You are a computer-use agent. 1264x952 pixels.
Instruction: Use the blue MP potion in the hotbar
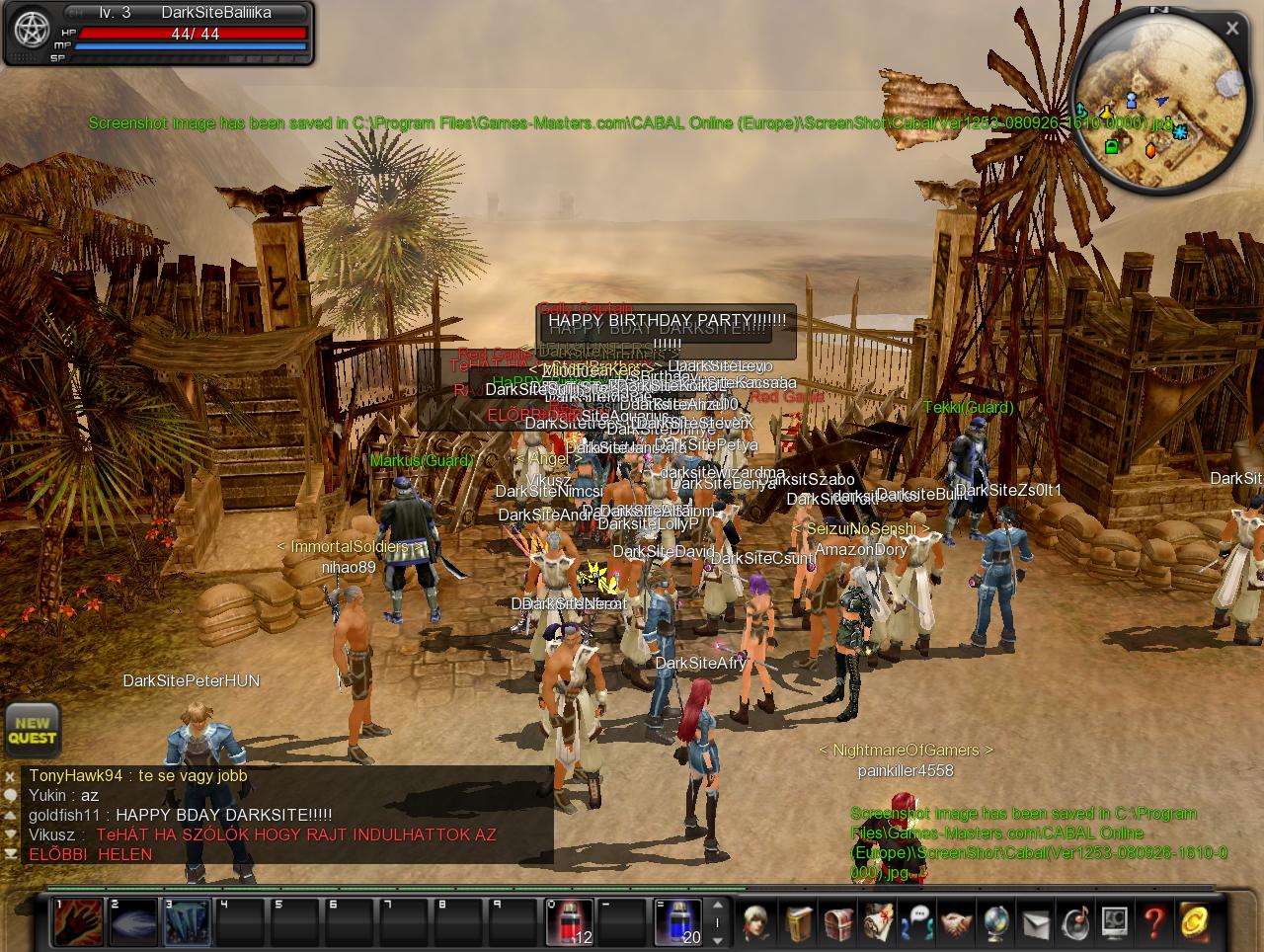(x=678, y=922)
